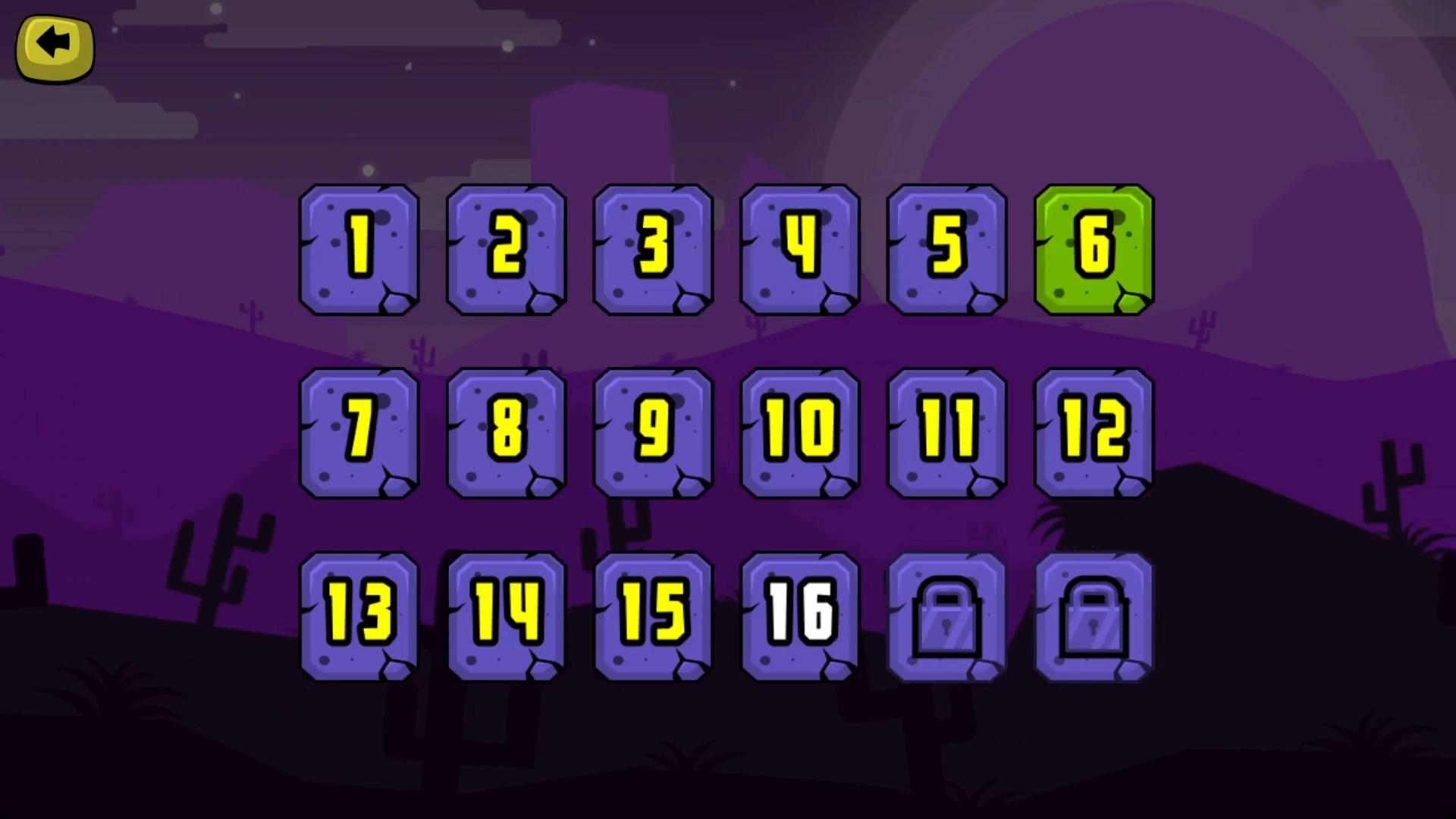
Task: Open the green highlighted level 6
Action: 1094,250
